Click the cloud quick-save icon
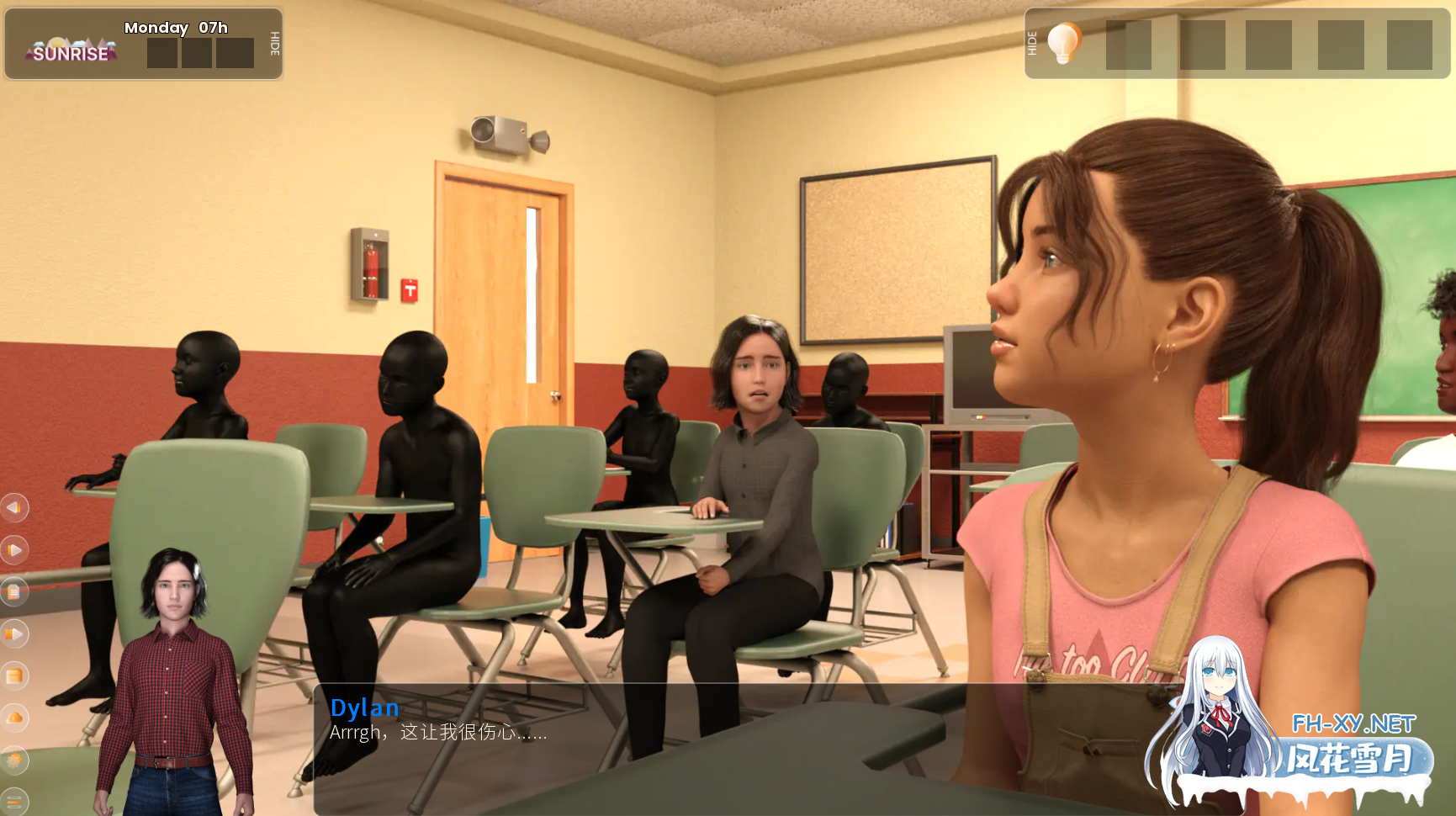This screenshot has height=816, width=1456. pos(14,718)
